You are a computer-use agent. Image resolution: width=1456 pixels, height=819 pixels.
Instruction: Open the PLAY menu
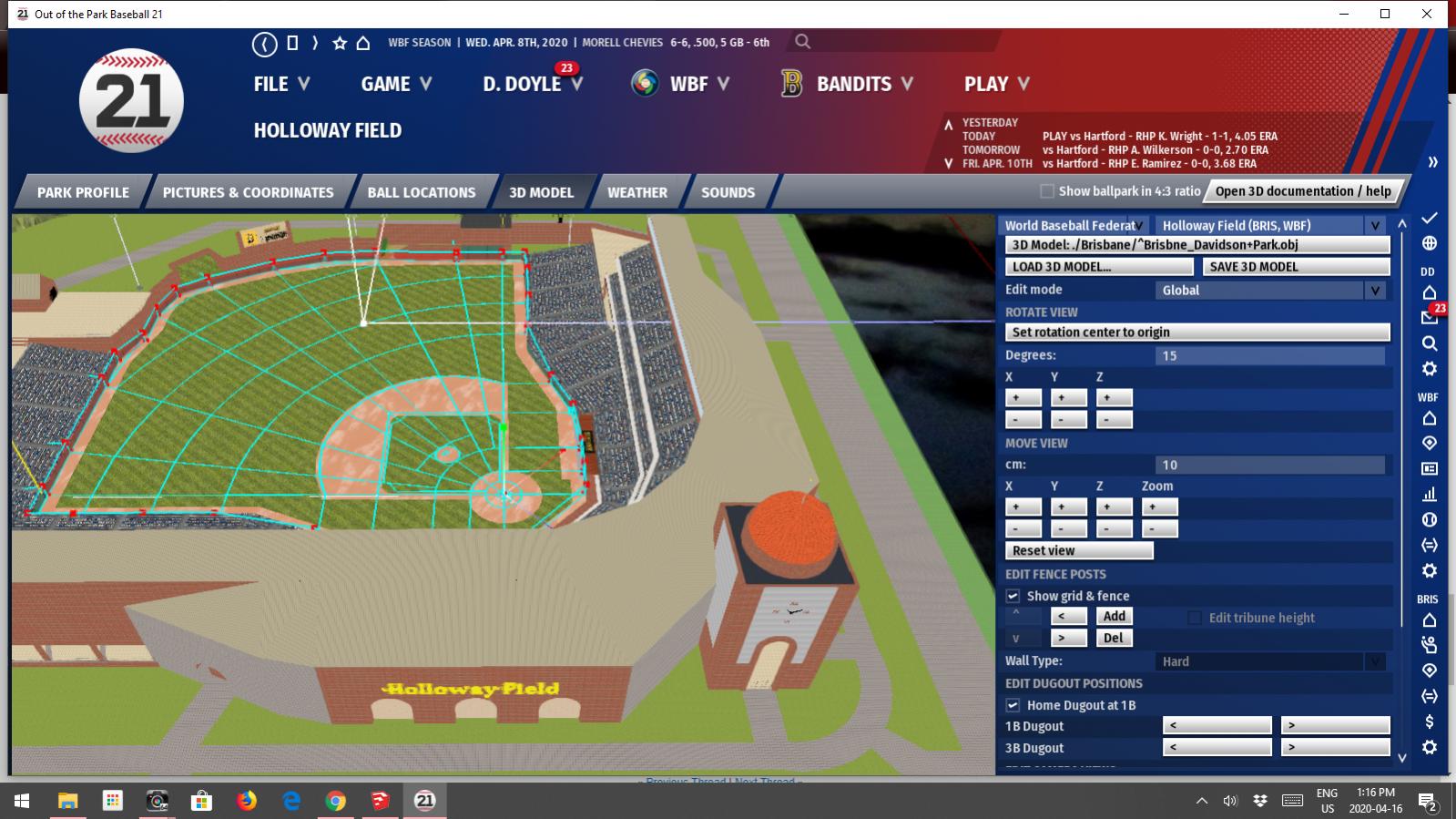[x=996, y=84]
